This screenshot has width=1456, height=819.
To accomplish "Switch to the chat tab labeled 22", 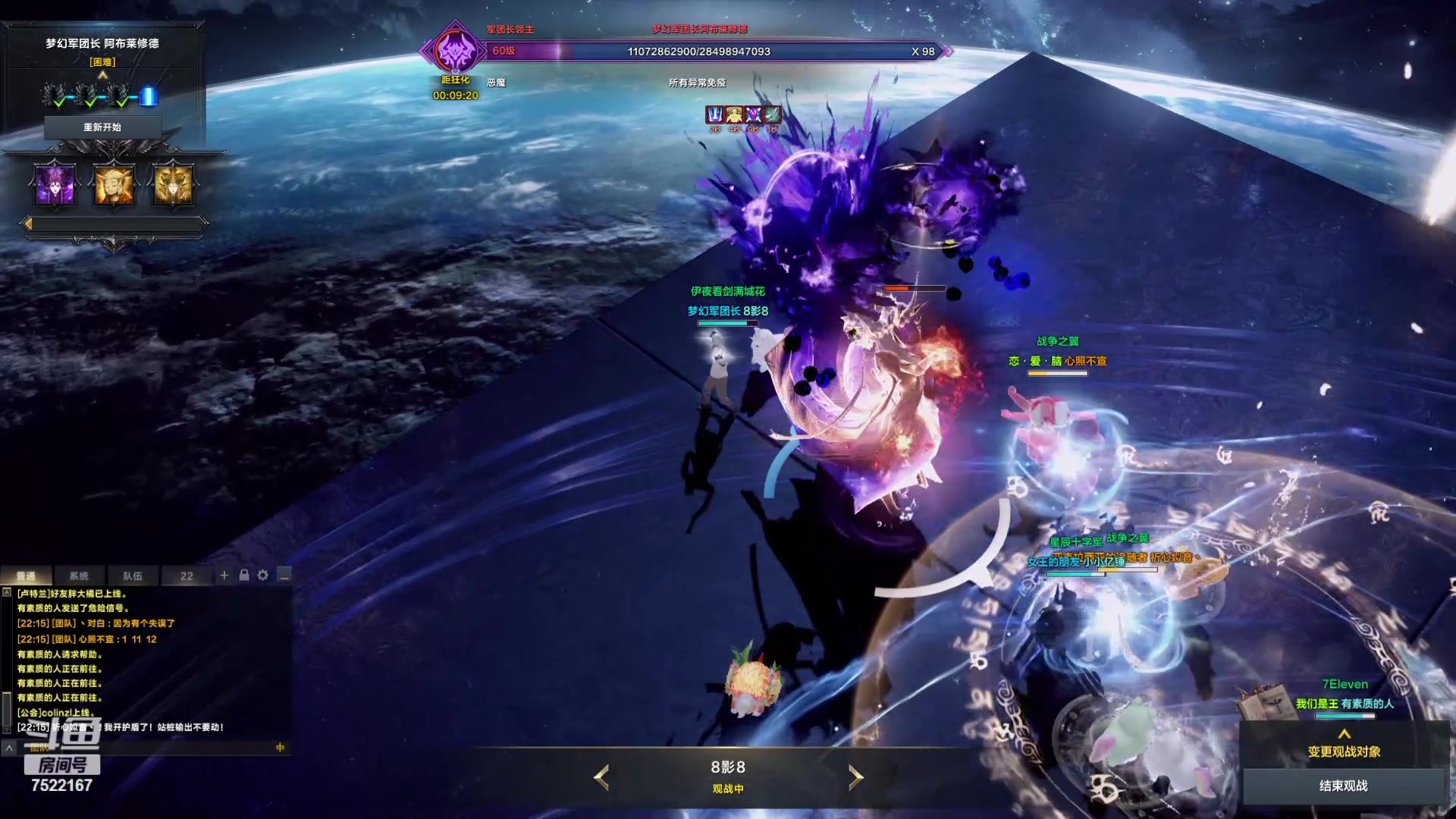I will (x=187, y=576).
